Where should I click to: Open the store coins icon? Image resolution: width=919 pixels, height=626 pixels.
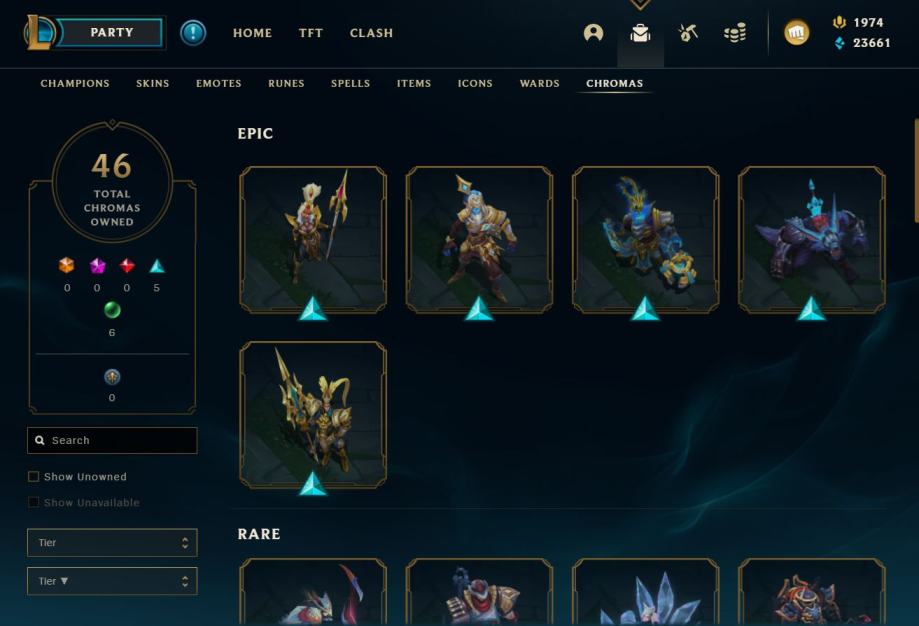pos(735,33)
